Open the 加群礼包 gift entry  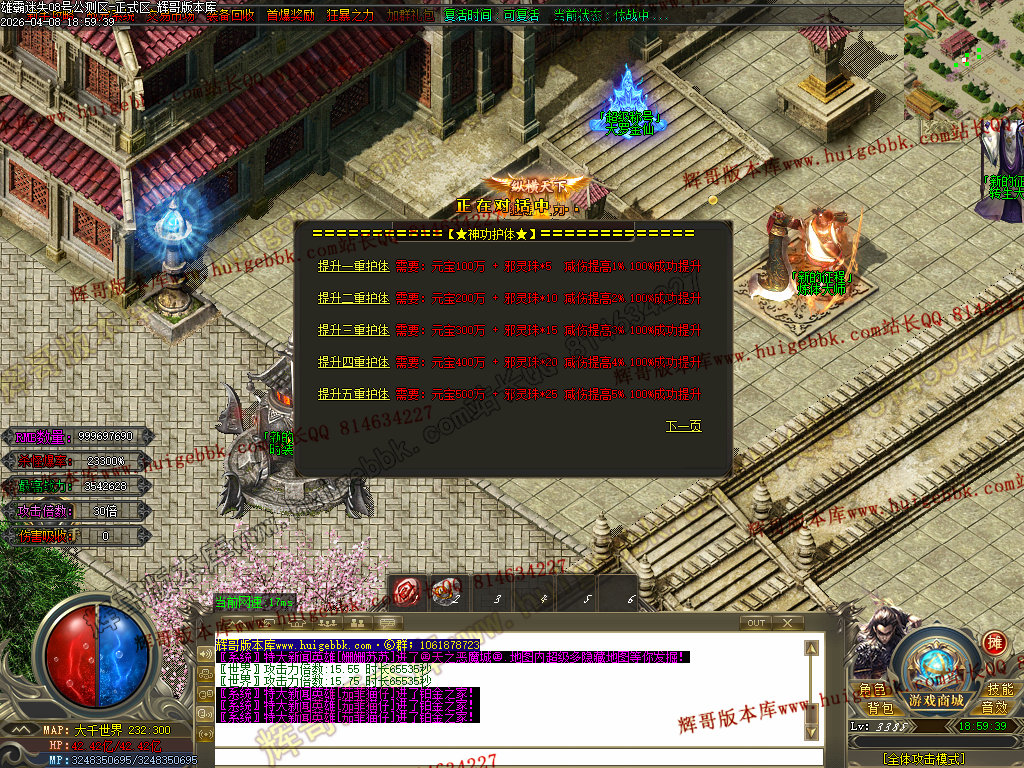[x=410, y=16]
